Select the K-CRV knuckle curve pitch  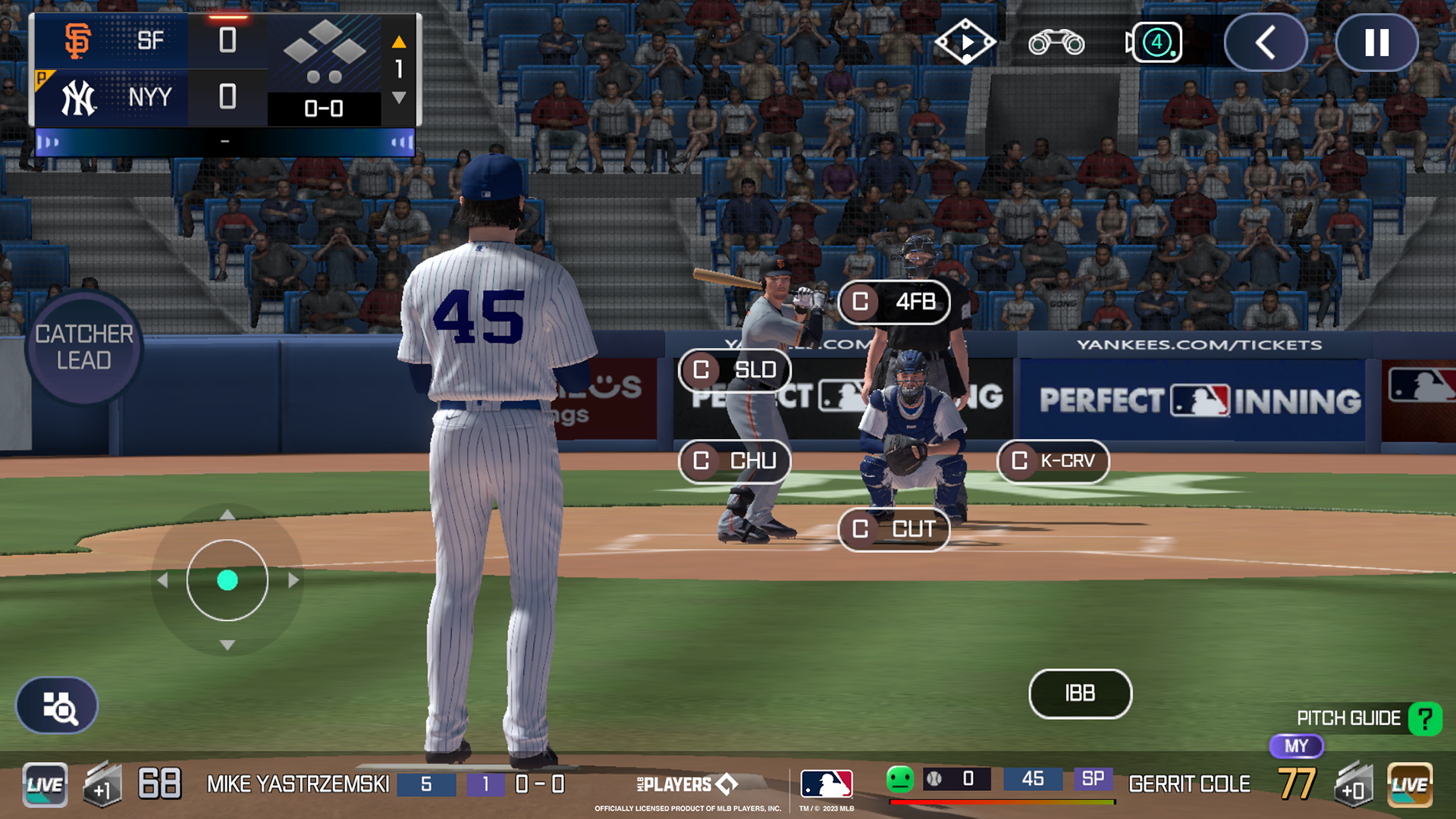(x=1053, y=461)
